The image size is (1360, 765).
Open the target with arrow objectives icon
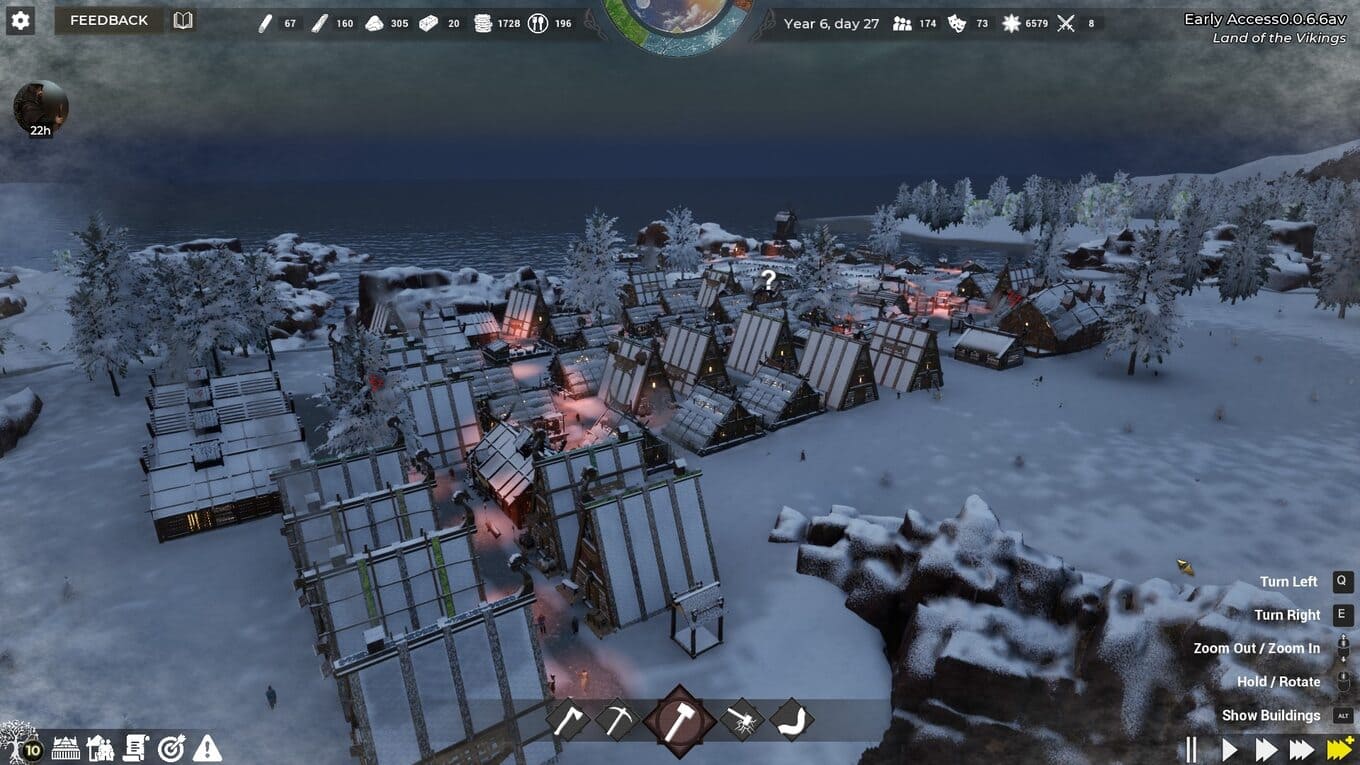click(172, 747)
